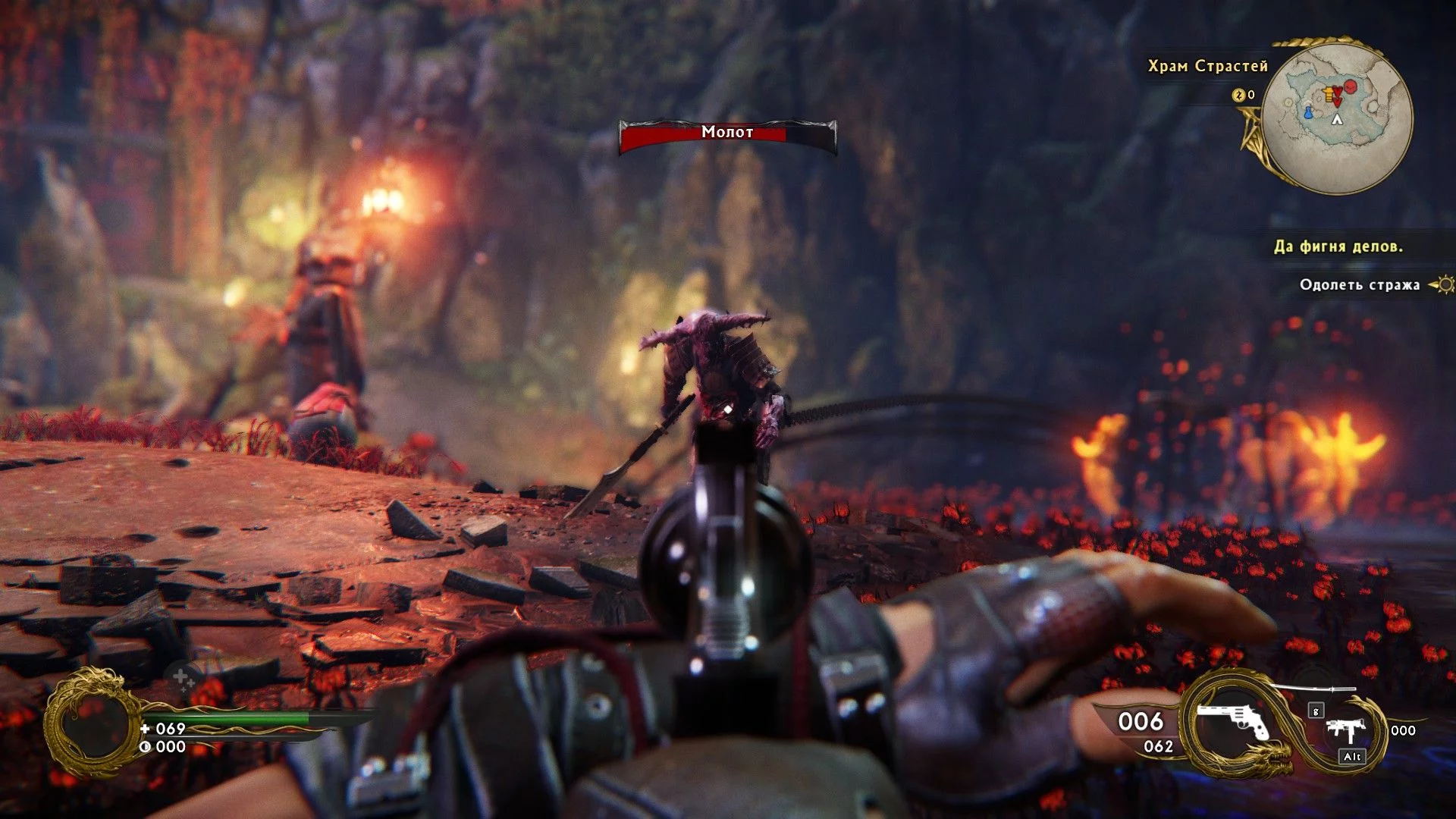Switch to the submachine gun icon
Image resolution: width=1456 pixels, height=819 pixels.
[1347, 732]
